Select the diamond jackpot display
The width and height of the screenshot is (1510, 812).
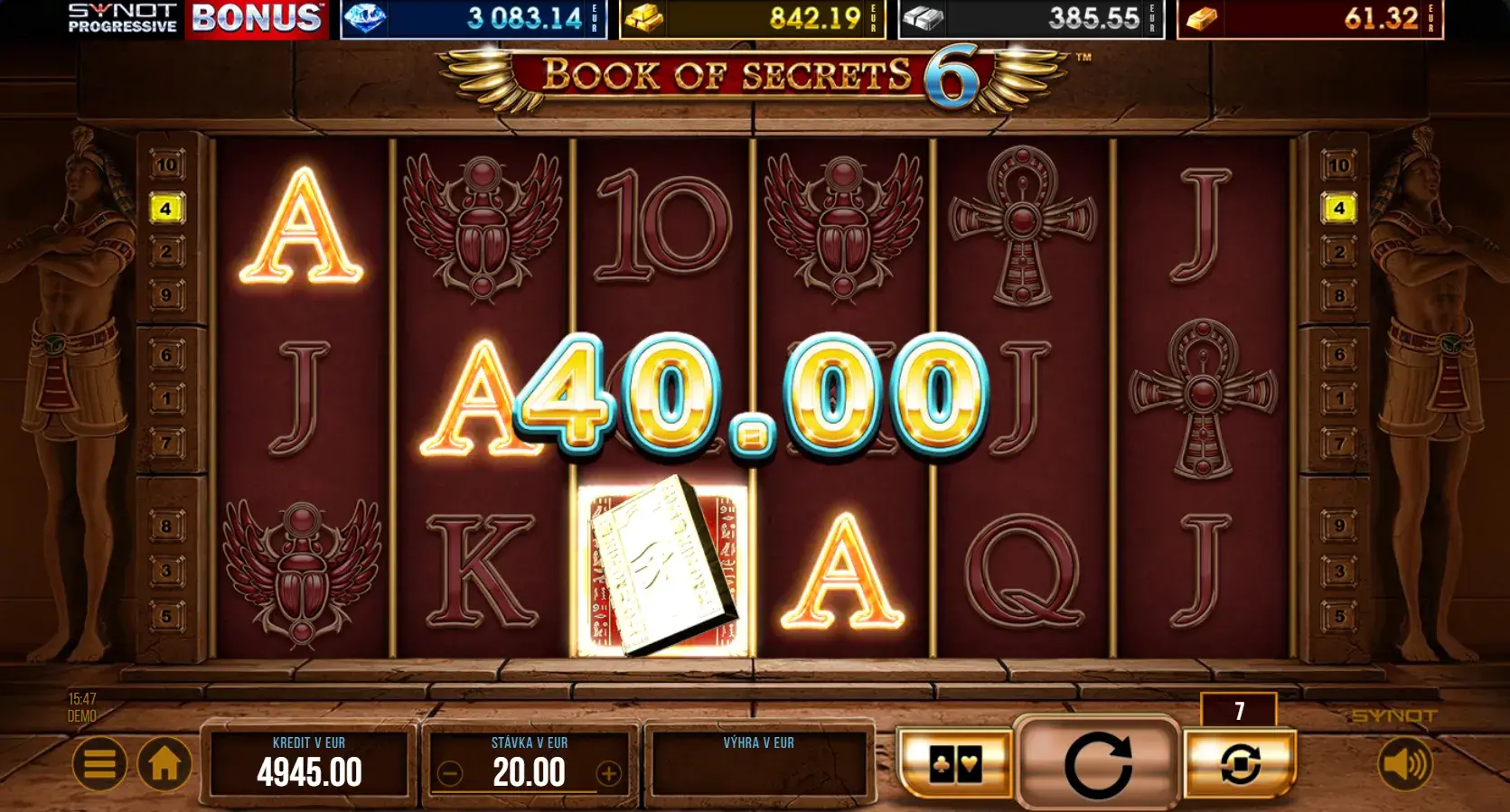pos(473,19)
